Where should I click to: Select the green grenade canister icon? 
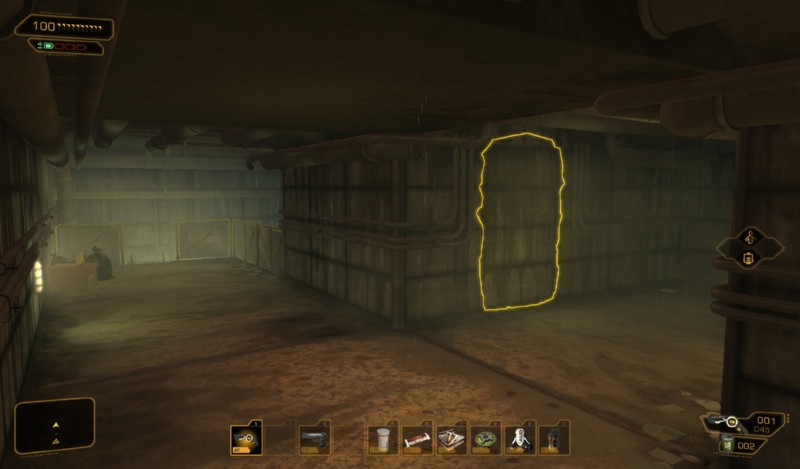728,445
